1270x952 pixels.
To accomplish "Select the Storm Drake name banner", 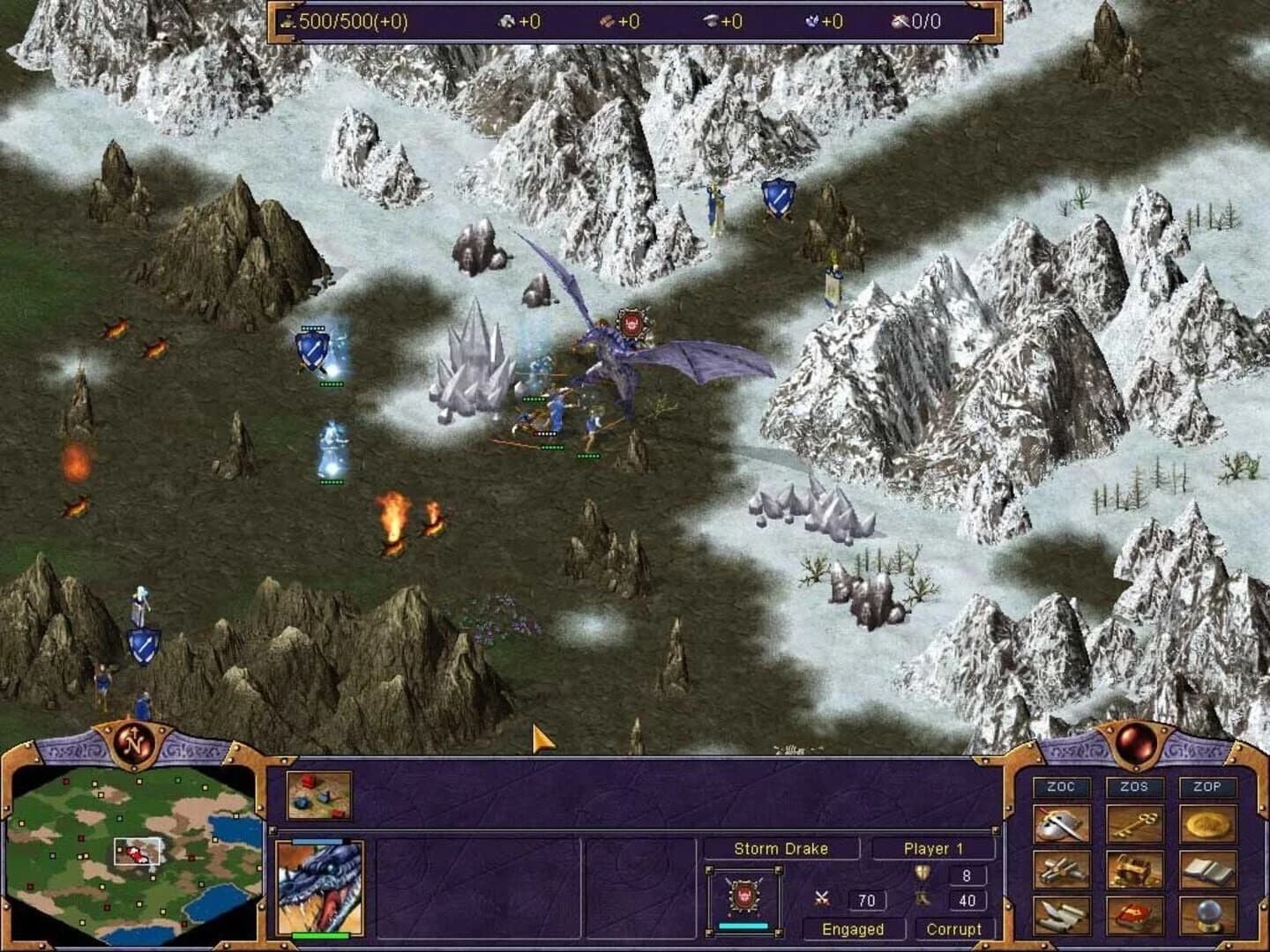I will pos(781,848).
